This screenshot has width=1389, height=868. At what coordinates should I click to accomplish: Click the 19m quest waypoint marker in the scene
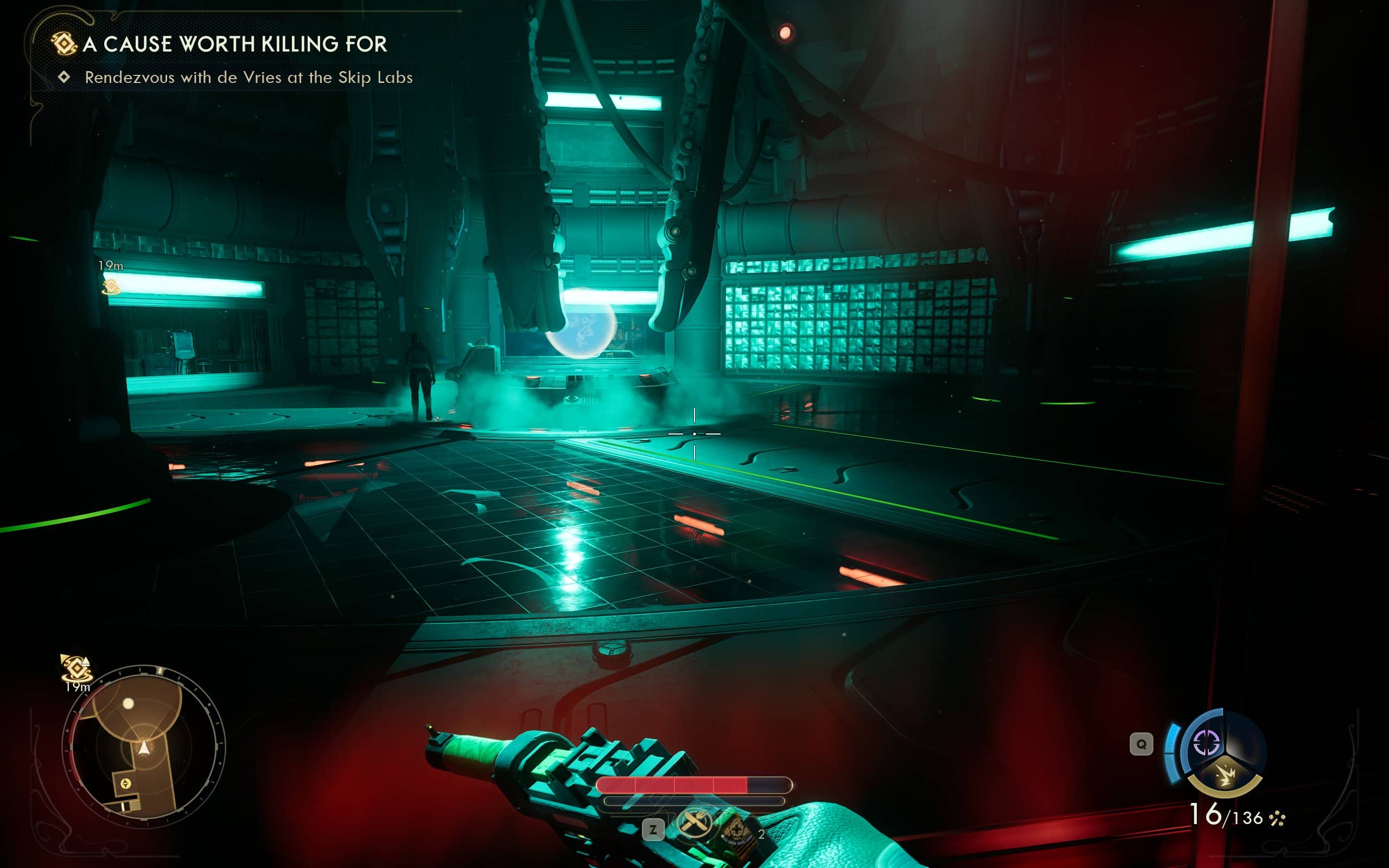coord(111,285)
